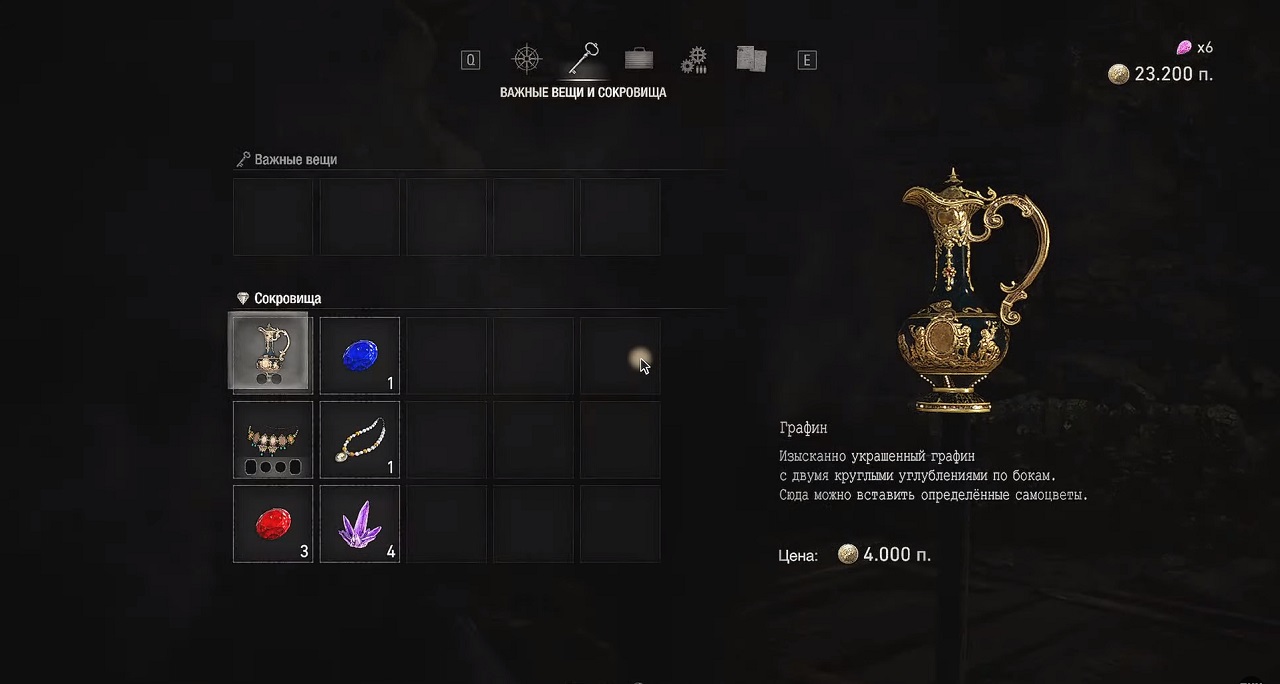Select the red ruby gem slot
The image size is (1280, 684).
pos(273,524)
